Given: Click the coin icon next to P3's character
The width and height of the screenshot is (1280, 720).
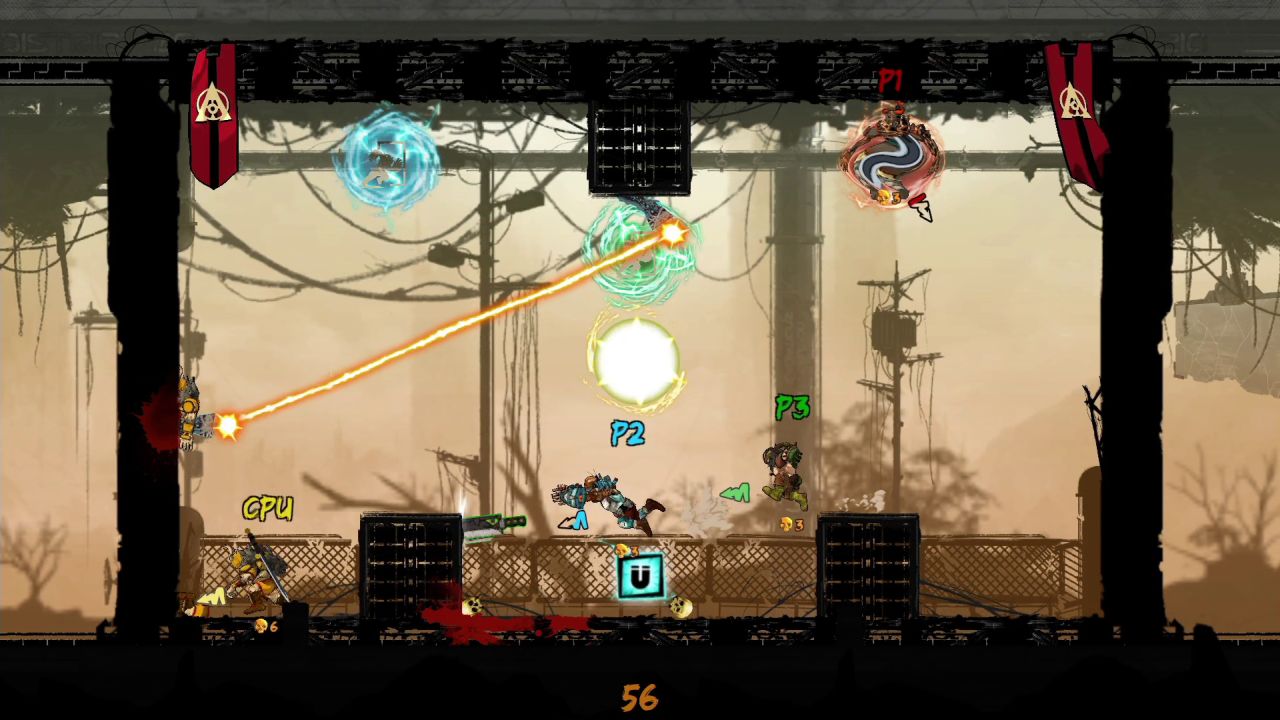Looking at the screenshot, I should [785, 522].
